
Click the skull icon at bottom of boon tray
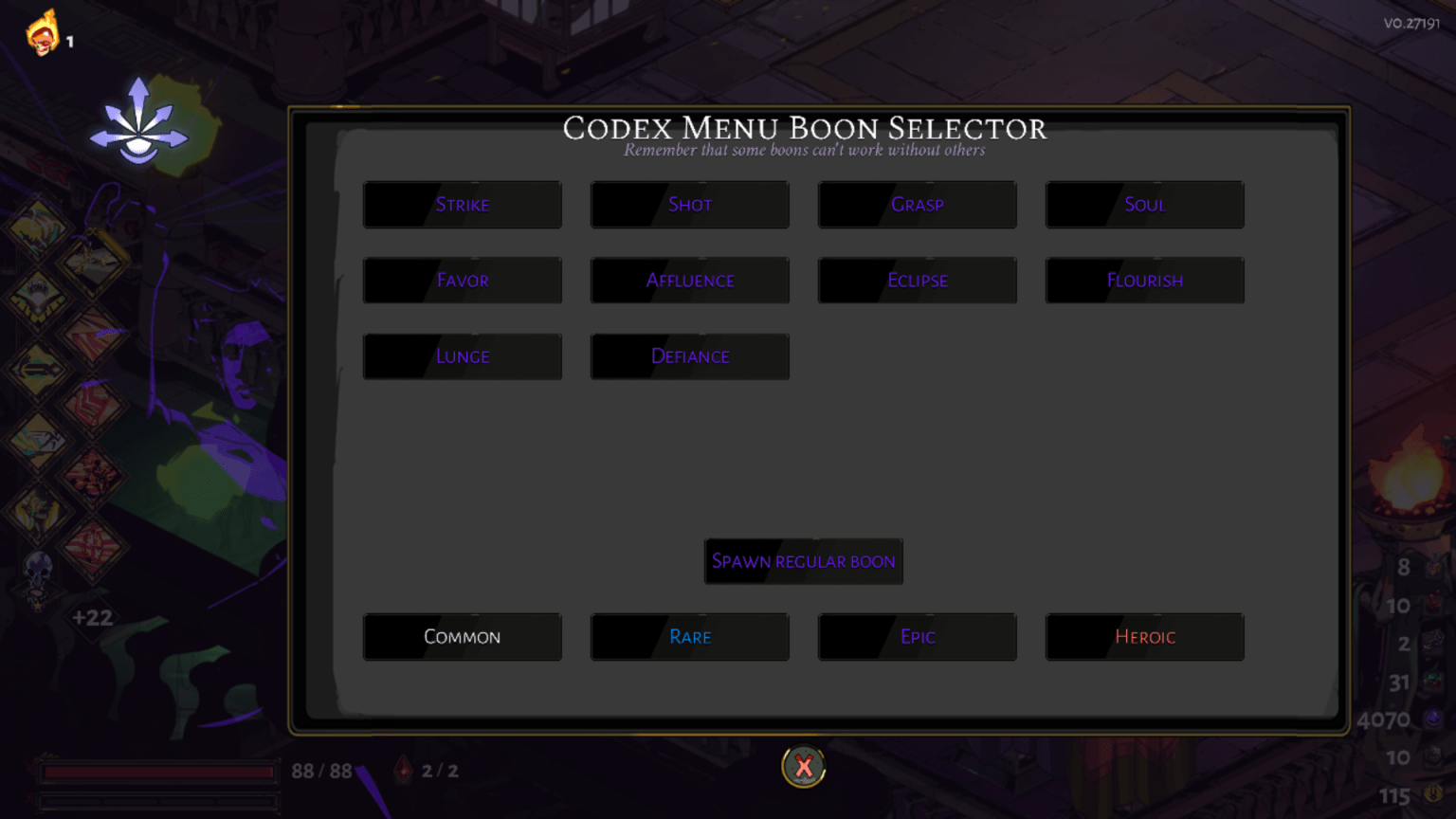pos(38,567)
